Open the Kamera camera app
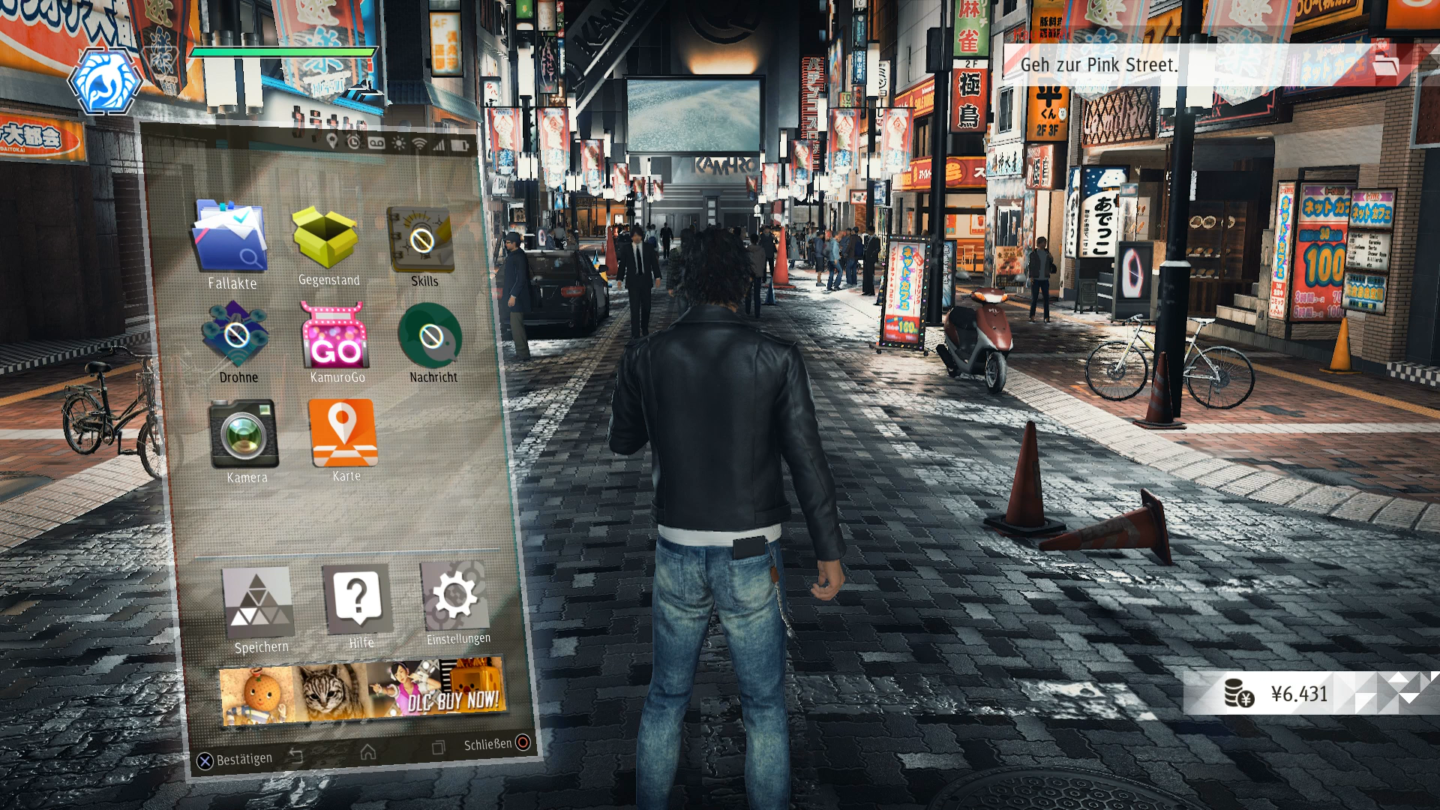The height and width of the screenshot is (810, 1440). [245, 430]
